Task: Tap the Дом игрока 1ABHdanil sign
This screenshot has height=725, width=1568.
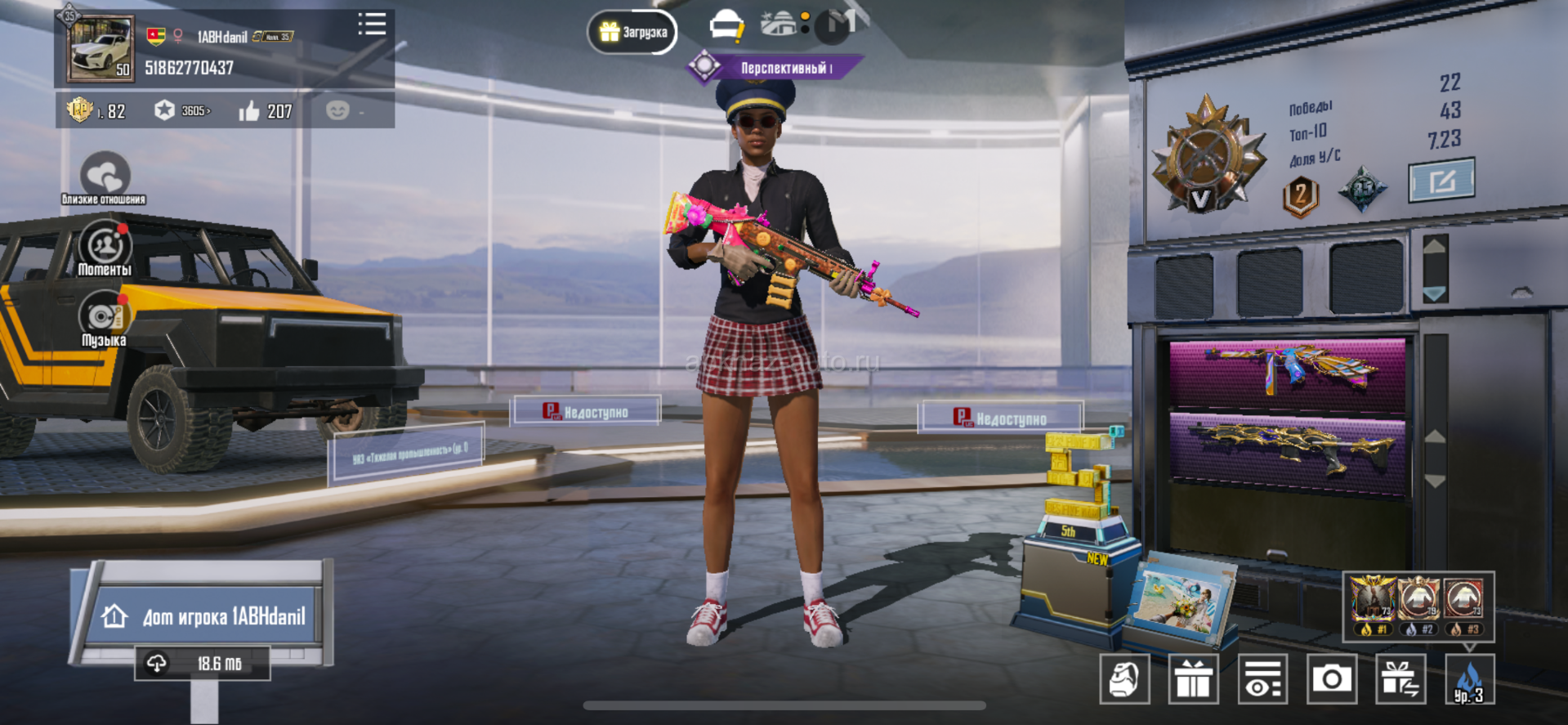Action: click(x=203, y=615)
